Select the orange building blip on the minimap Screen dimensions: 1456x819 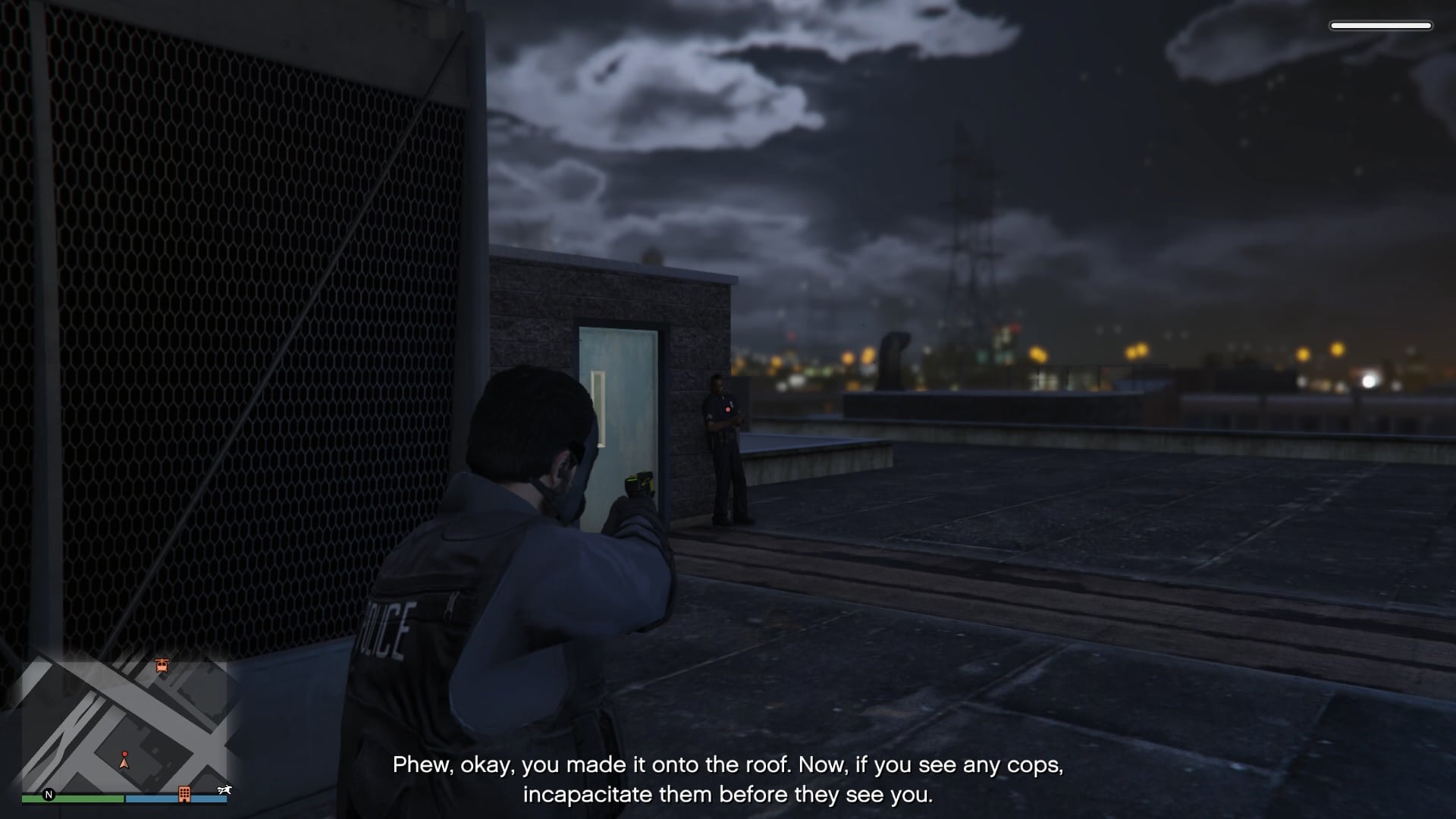[x=185, y=795]
